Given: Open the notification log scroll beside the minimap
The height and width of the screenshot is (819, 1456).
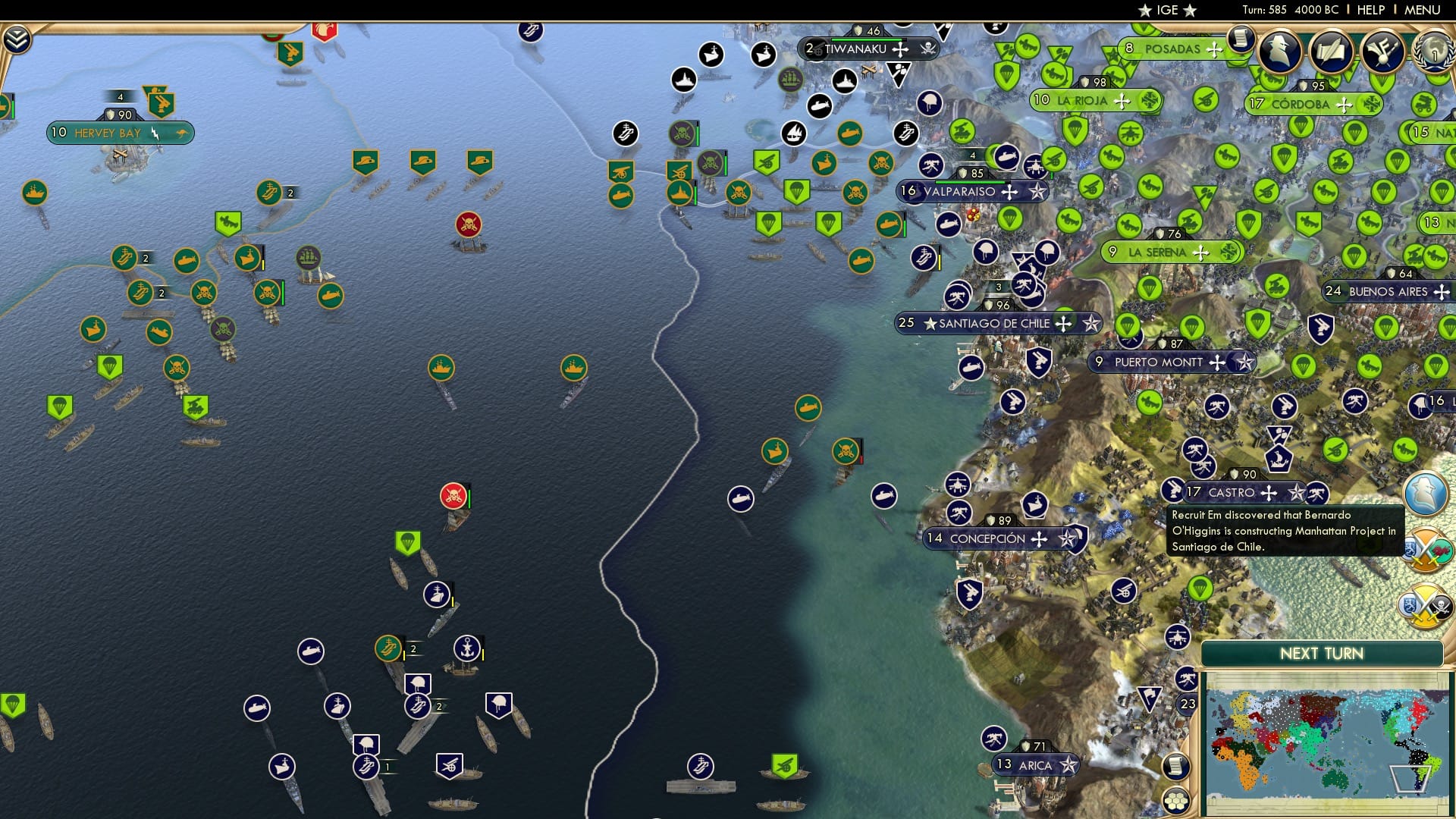Looking at the screenshot, I should tap(1175, 766).
